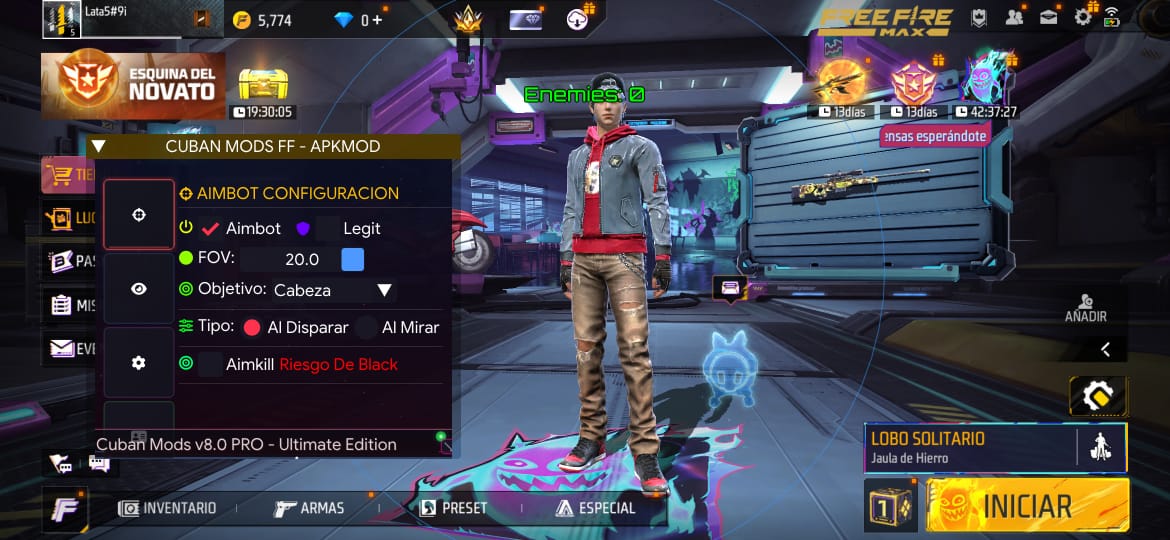
Task: Go to the ESPECIAL tab
Action: [x=596, y=508]
